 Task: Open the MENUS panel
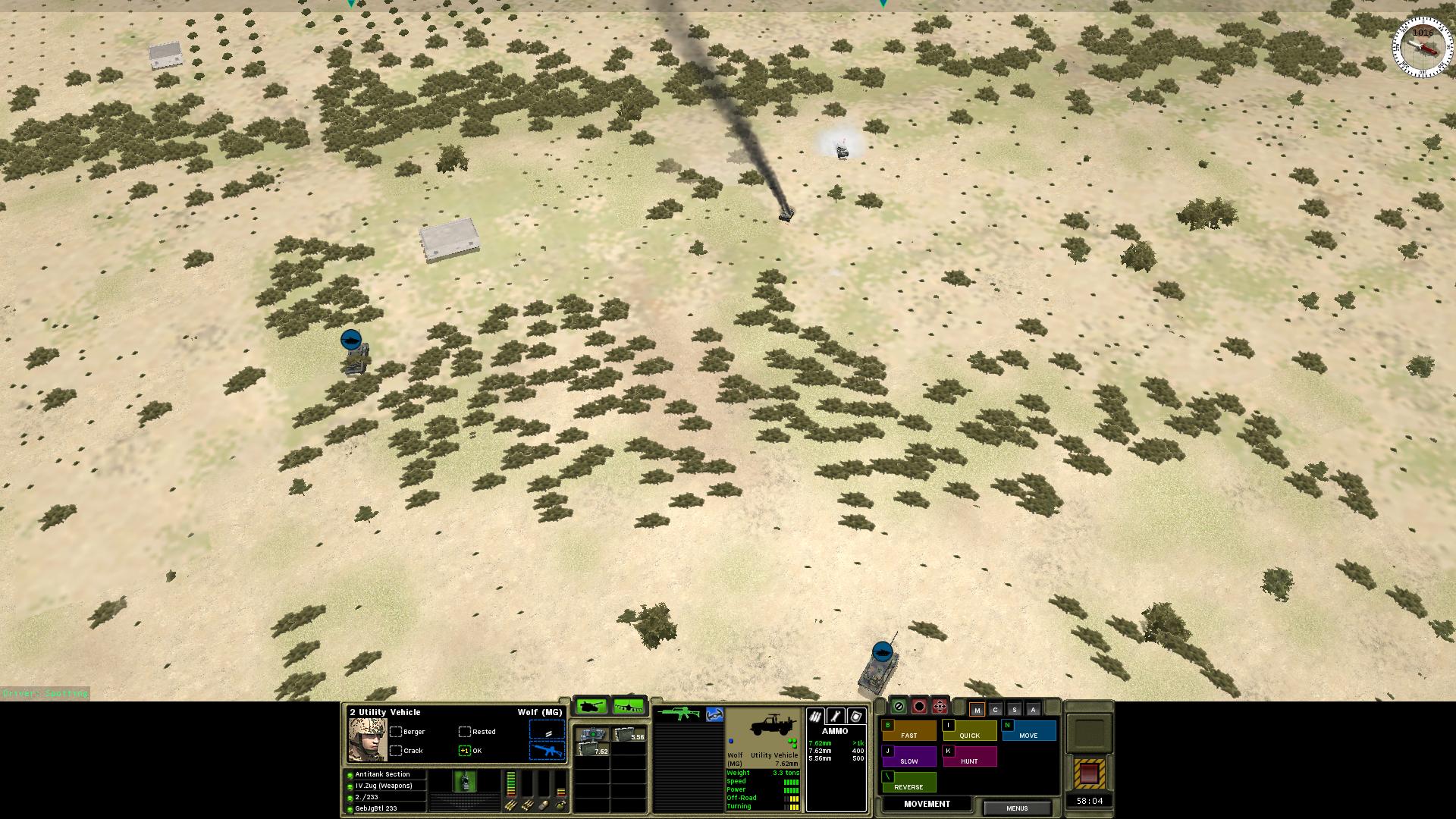(1017, 808)
